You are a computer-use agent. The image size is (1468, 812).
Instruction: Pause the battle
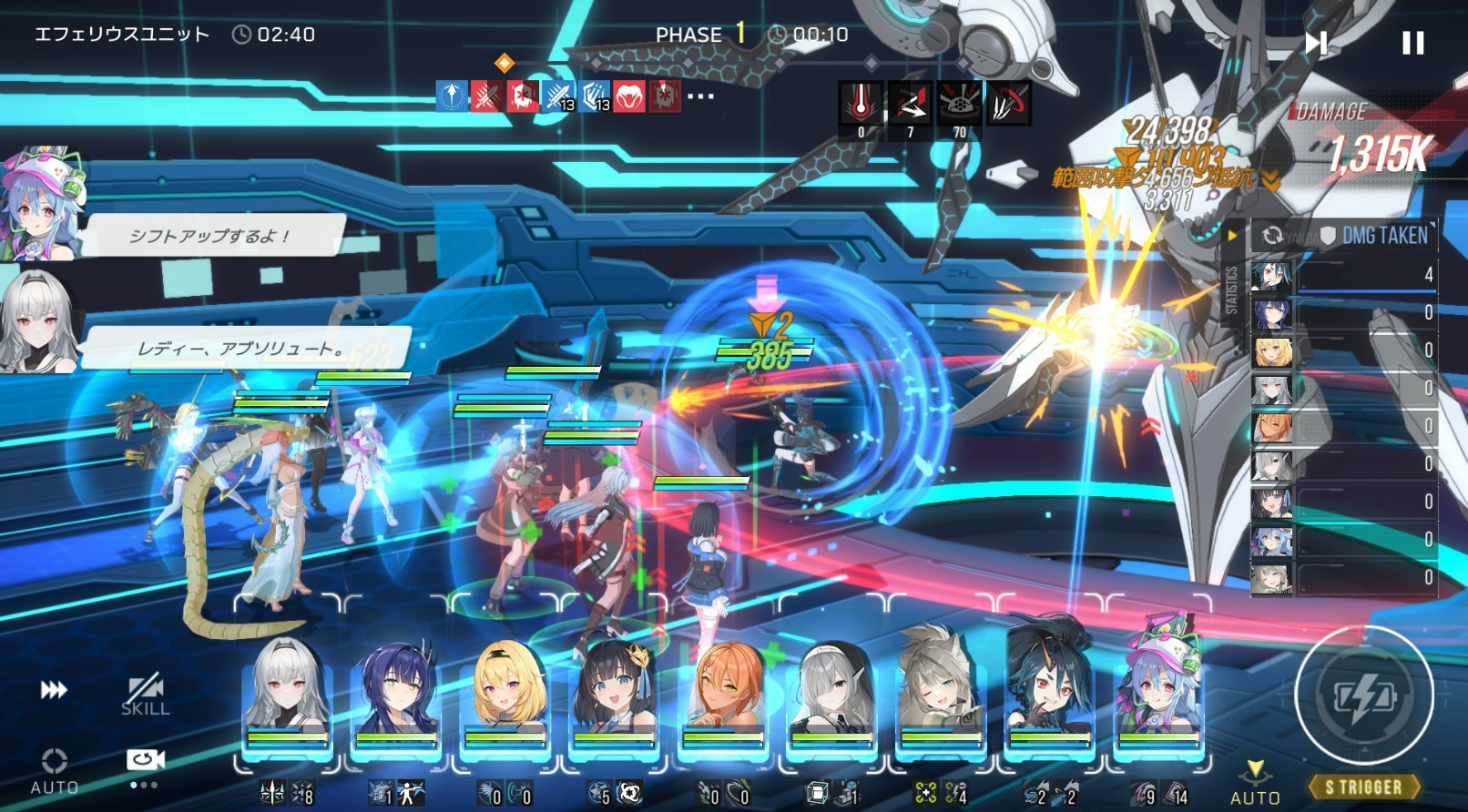point(1412,43)
